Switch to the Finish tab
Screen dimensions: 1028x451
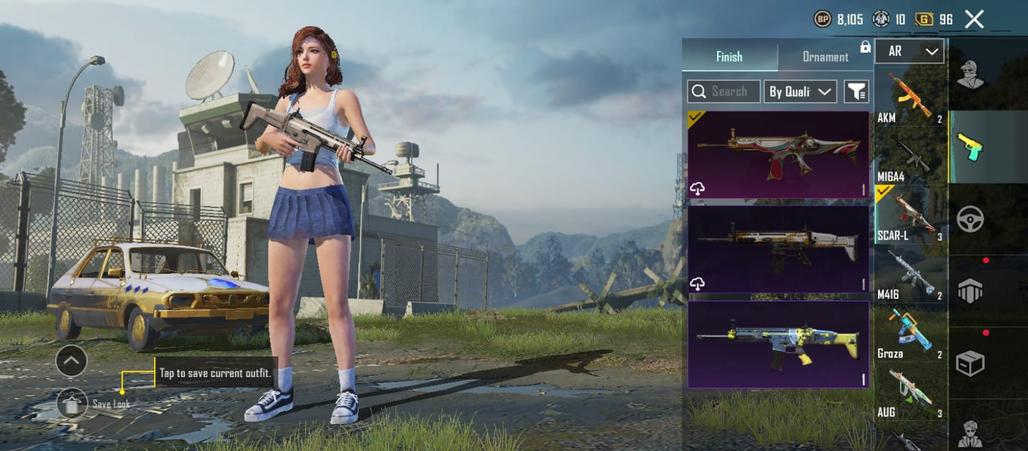[x=729, y=57]
